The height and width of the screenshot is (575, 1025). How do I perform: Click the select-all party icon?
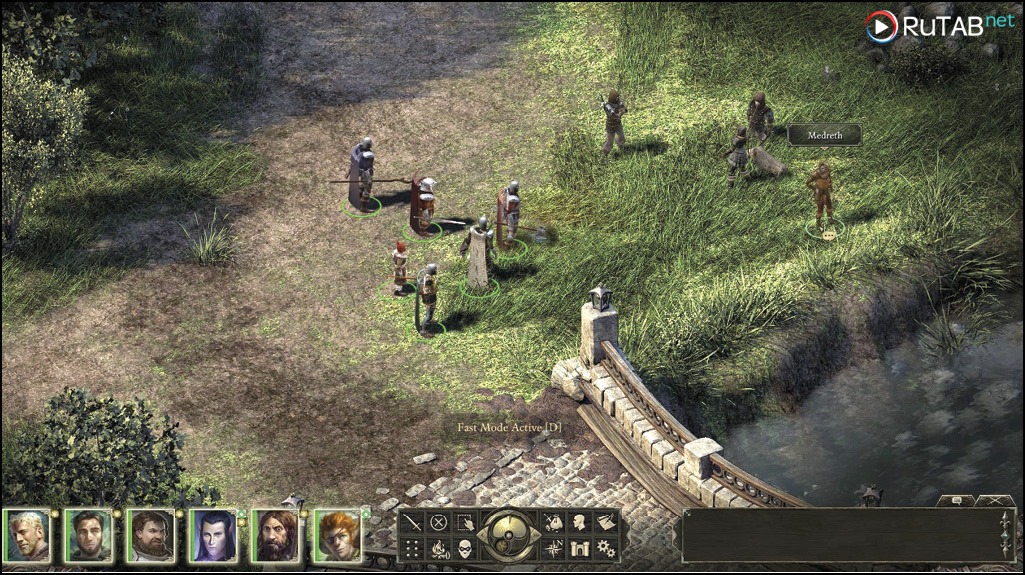(465, 522)
